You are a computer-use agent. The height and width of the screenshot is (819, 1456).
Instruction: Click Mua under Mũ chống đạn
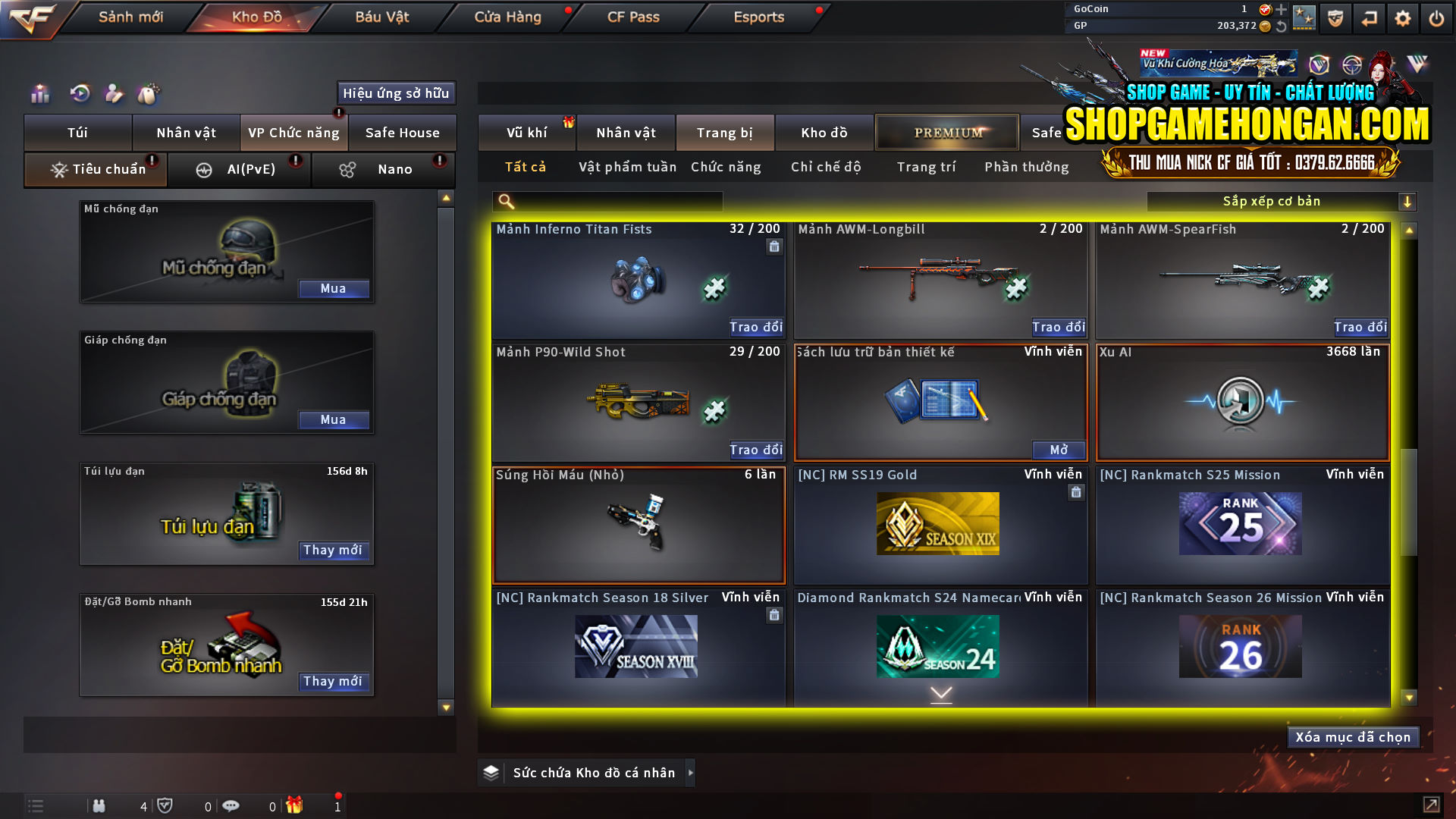[334, 288]
